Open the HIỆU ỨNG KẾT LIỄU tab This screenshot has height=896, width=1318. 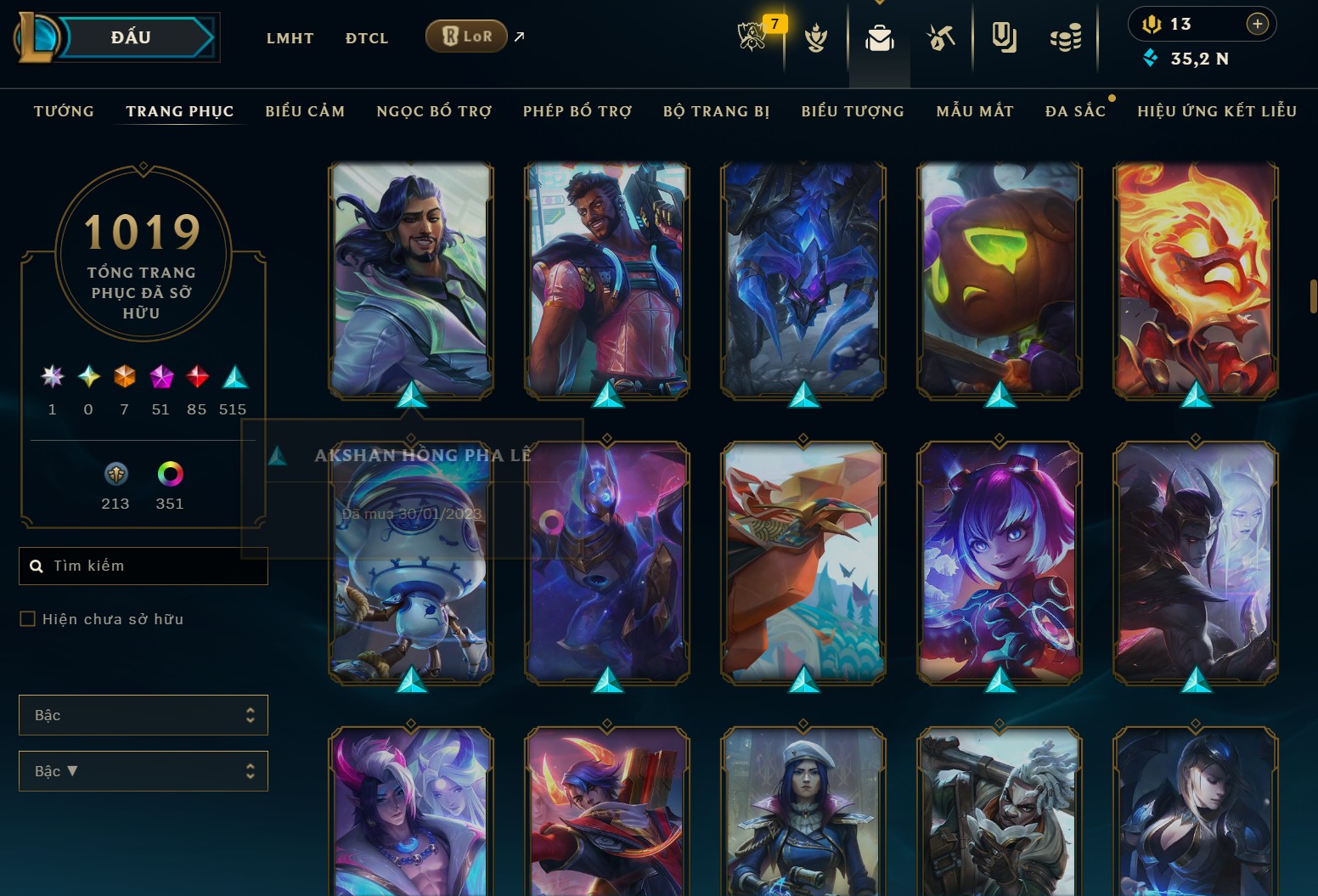pyautogui.click(x=1217, y=111)
